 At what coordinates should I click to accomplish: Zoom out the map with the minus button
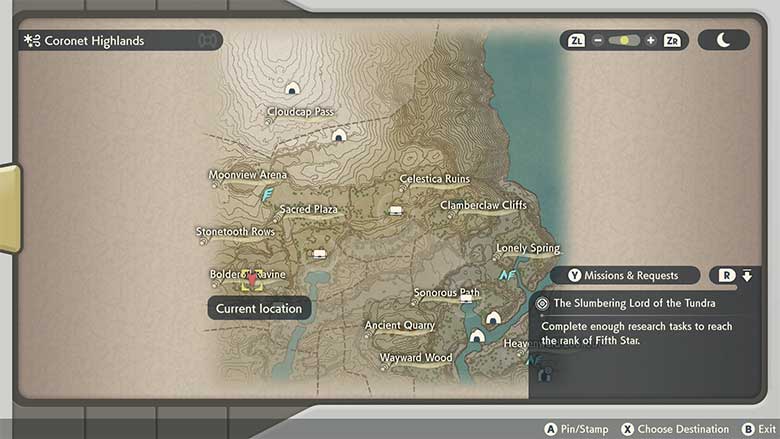coord(598,41)
